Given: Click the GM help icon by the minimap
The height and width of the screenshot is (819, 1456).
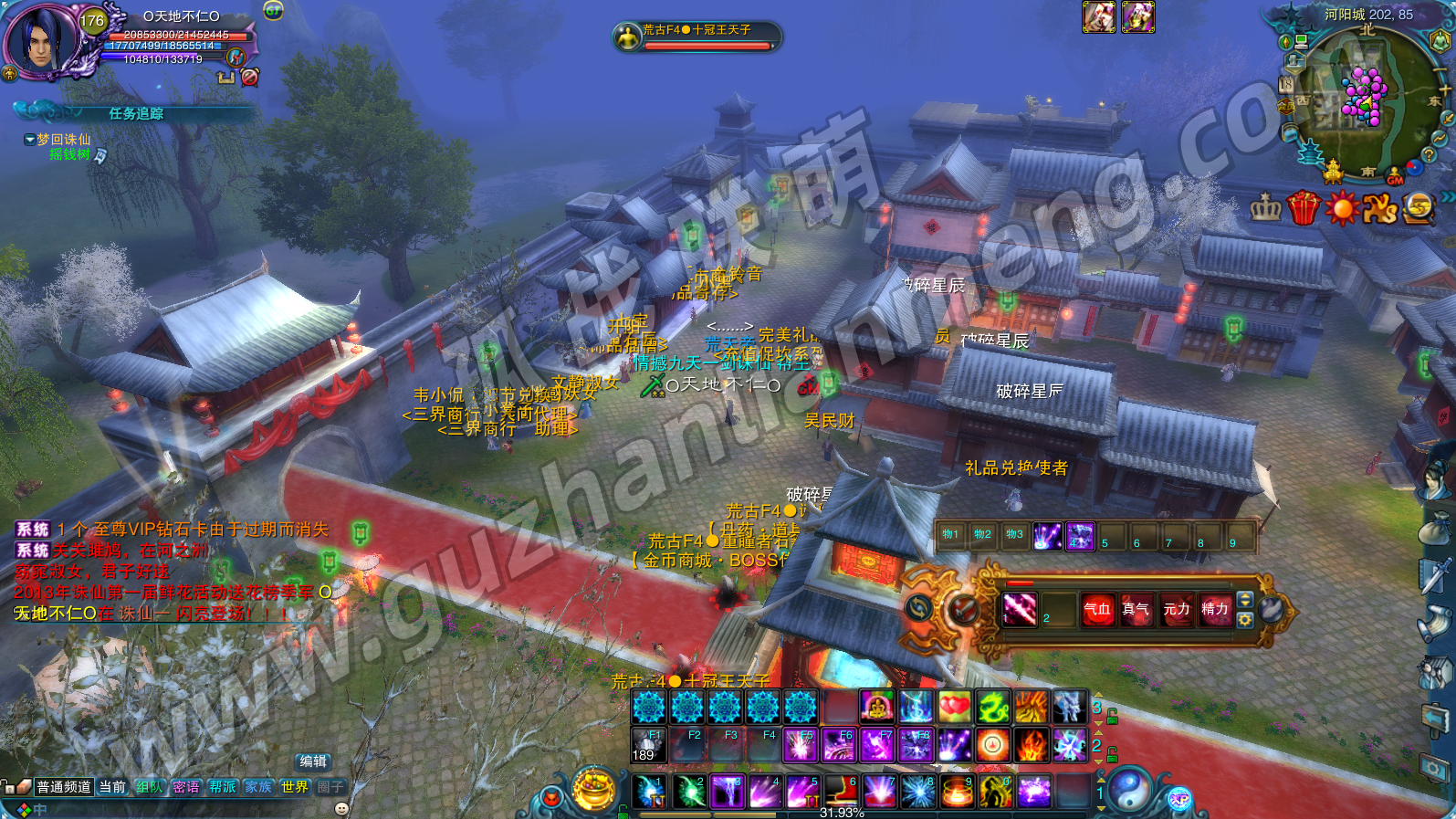Looking at the screenshot, I should click(x=1395, y=178).
